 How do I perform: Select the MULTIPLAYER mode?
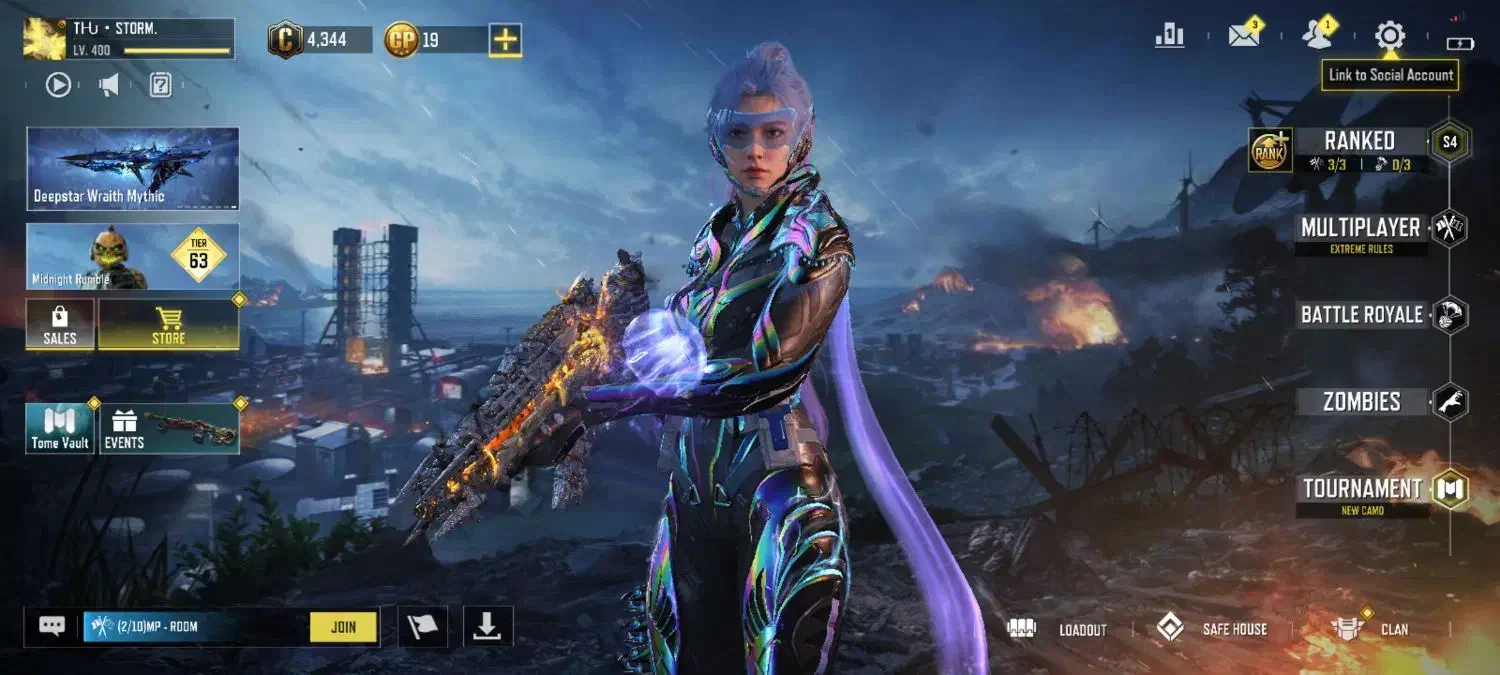point(1360,228)
